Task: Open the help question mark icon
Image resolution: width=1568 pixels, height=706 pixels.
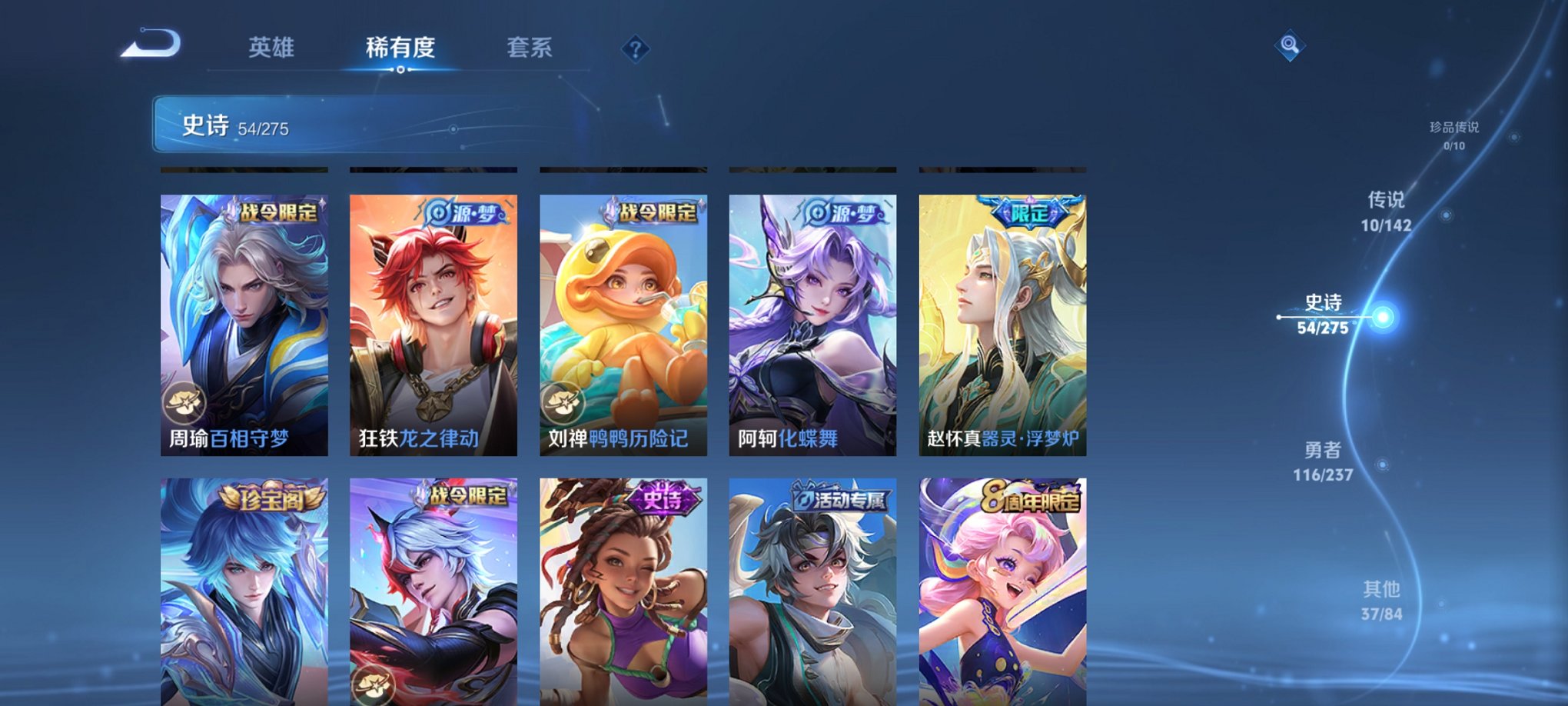Action: click(x=635, y=49)
